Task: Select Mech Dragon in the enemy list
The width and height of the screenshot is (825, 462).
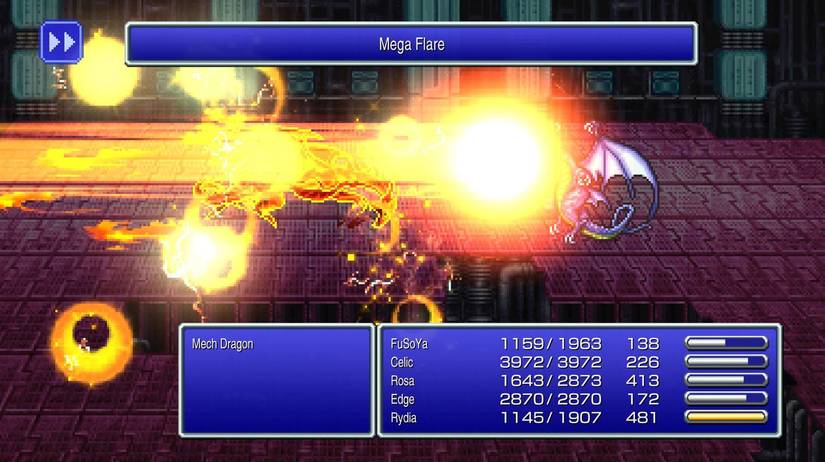Action: click(222, 344)
